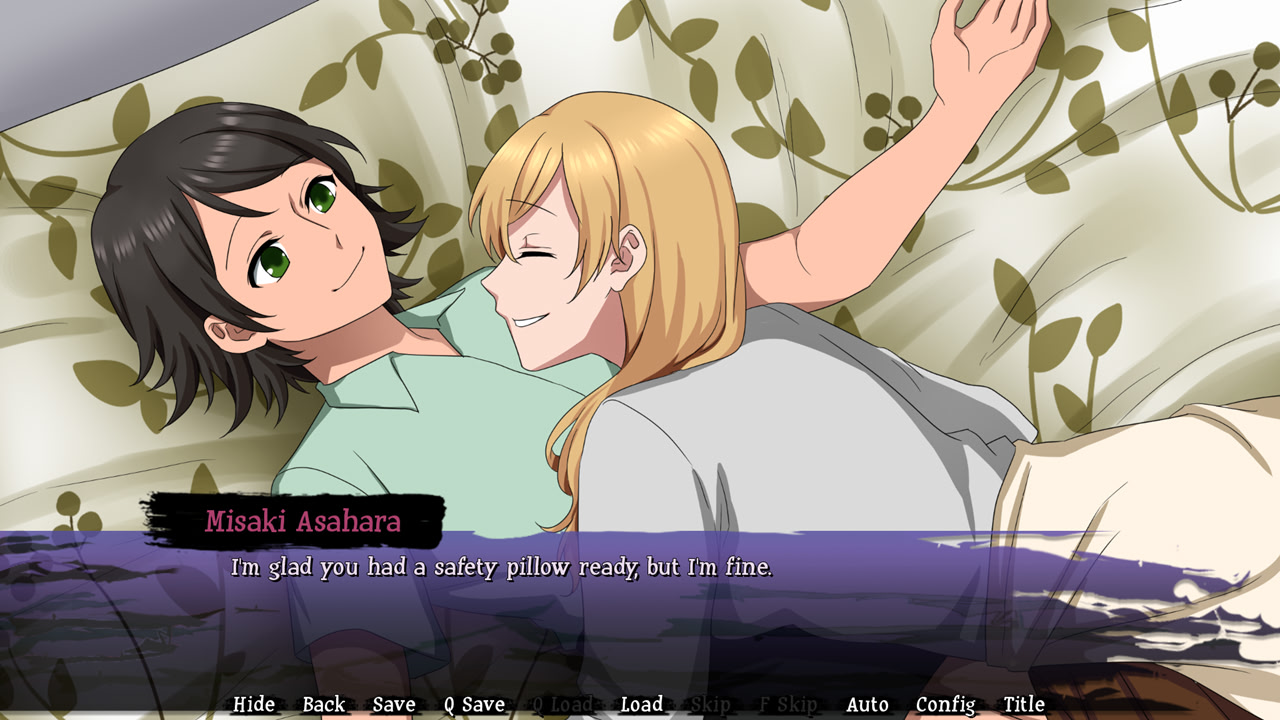Quick save with Q Save
This screenshot has width=1280, height=720.
click(x=474, y=705)
